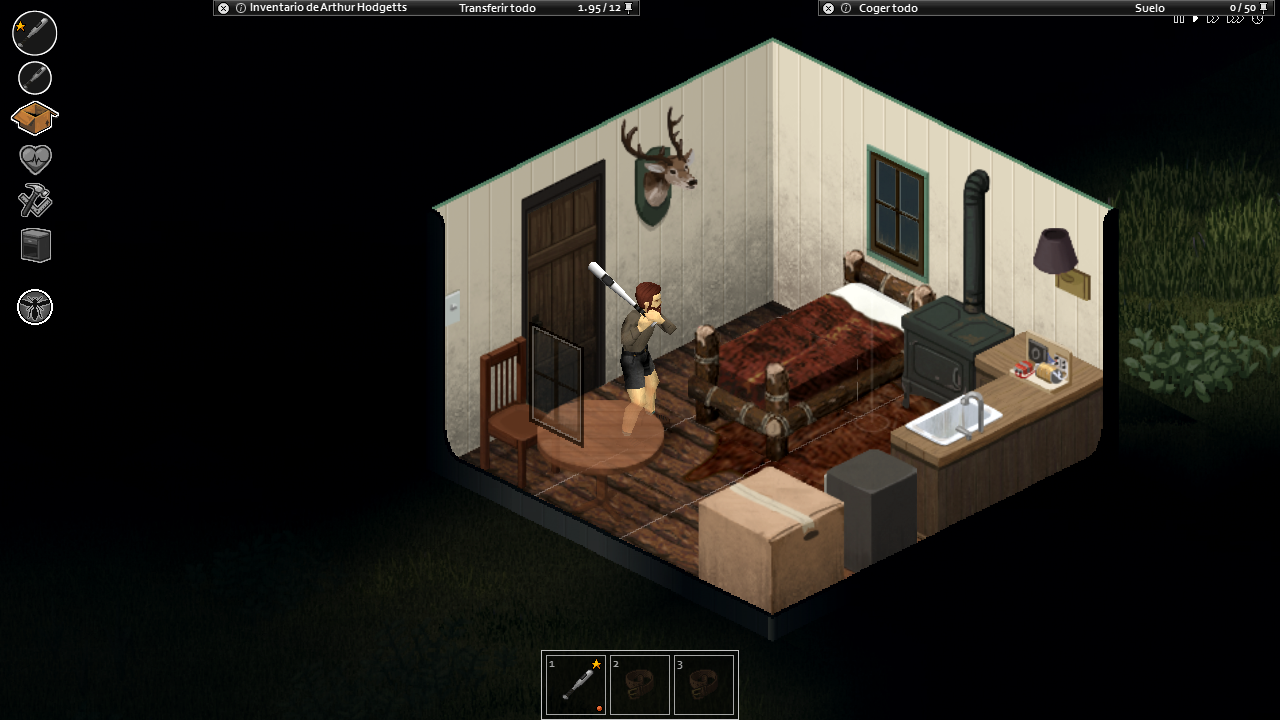Image resolution: width=1280 pixels, height=720 pixels.
Task: Open the crafting menu hammer icon
Action: pyautogui.click(x=35, y=201)
